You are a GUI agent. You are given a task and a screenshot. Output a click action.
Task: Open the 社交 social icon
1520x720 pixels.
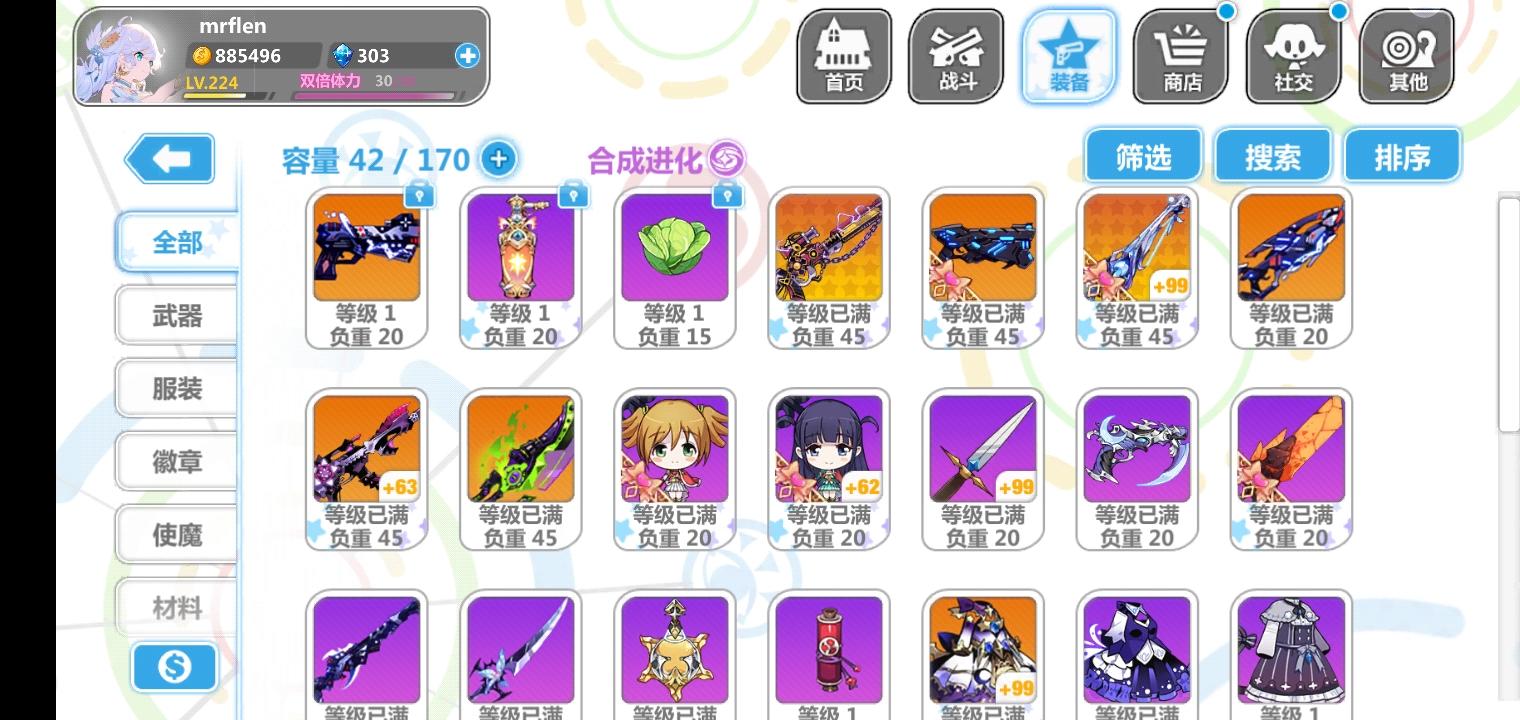1292,55
